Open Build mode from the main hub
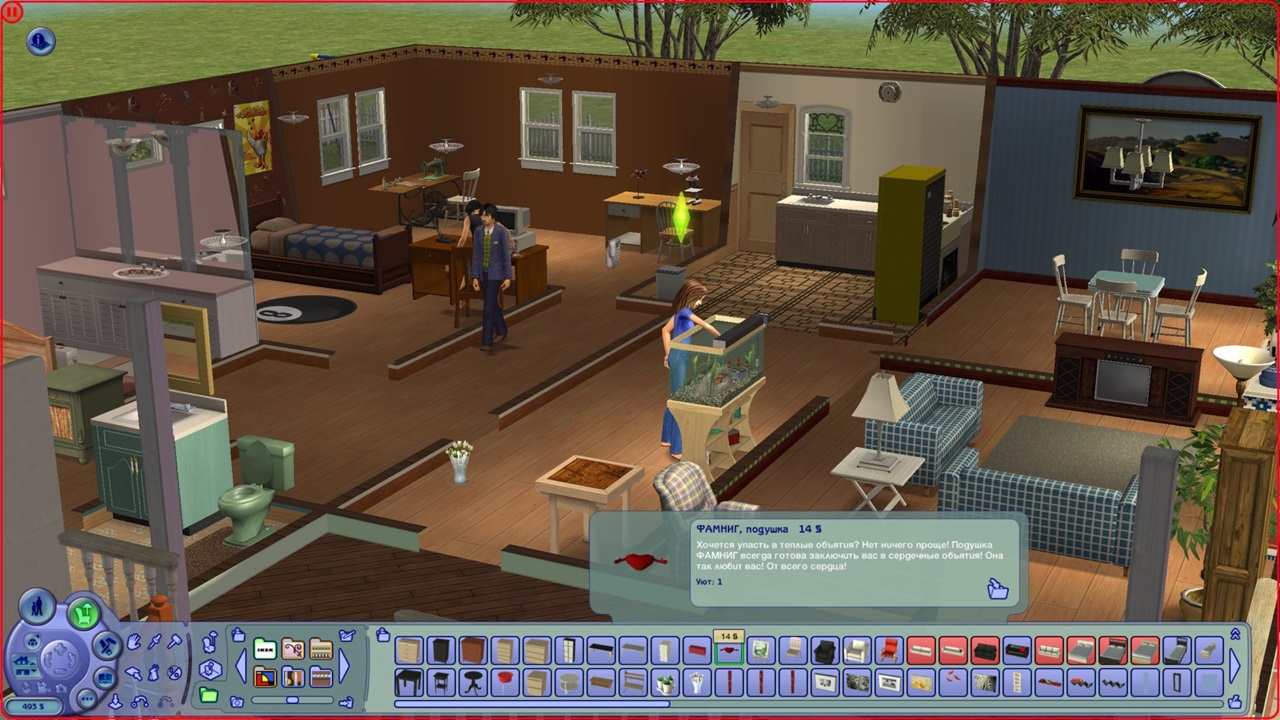The width and height of the screenshot is (1280, 720). [106, 645]
